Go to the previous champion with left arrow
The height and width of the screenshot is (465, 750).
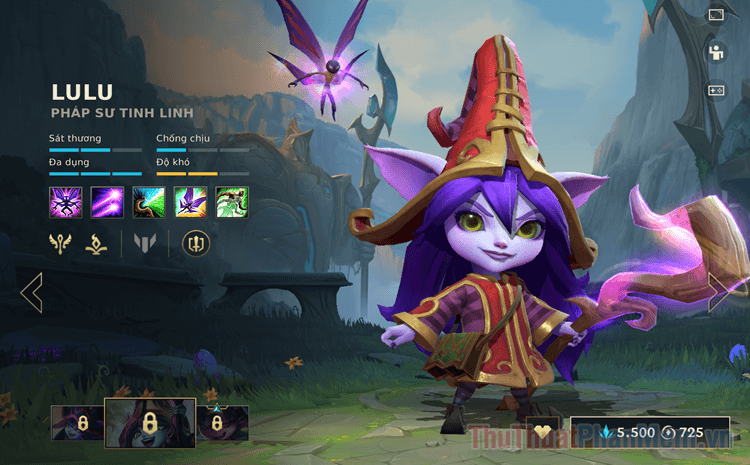31,292
